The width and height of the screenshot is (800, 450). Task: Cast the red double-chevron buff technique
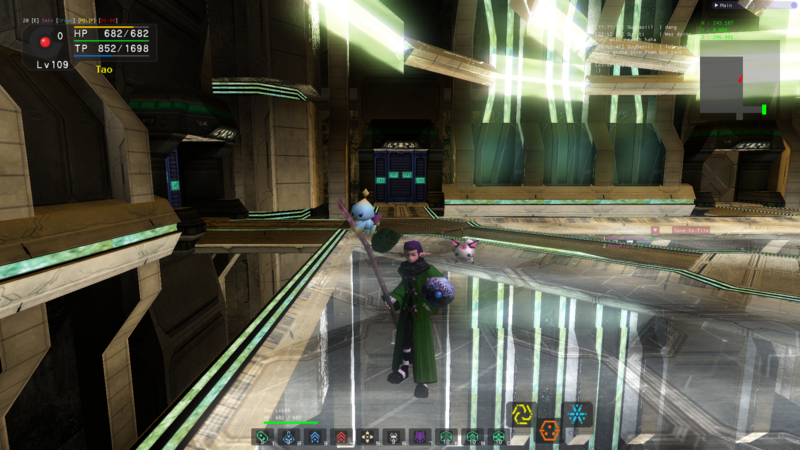(341, 437)
